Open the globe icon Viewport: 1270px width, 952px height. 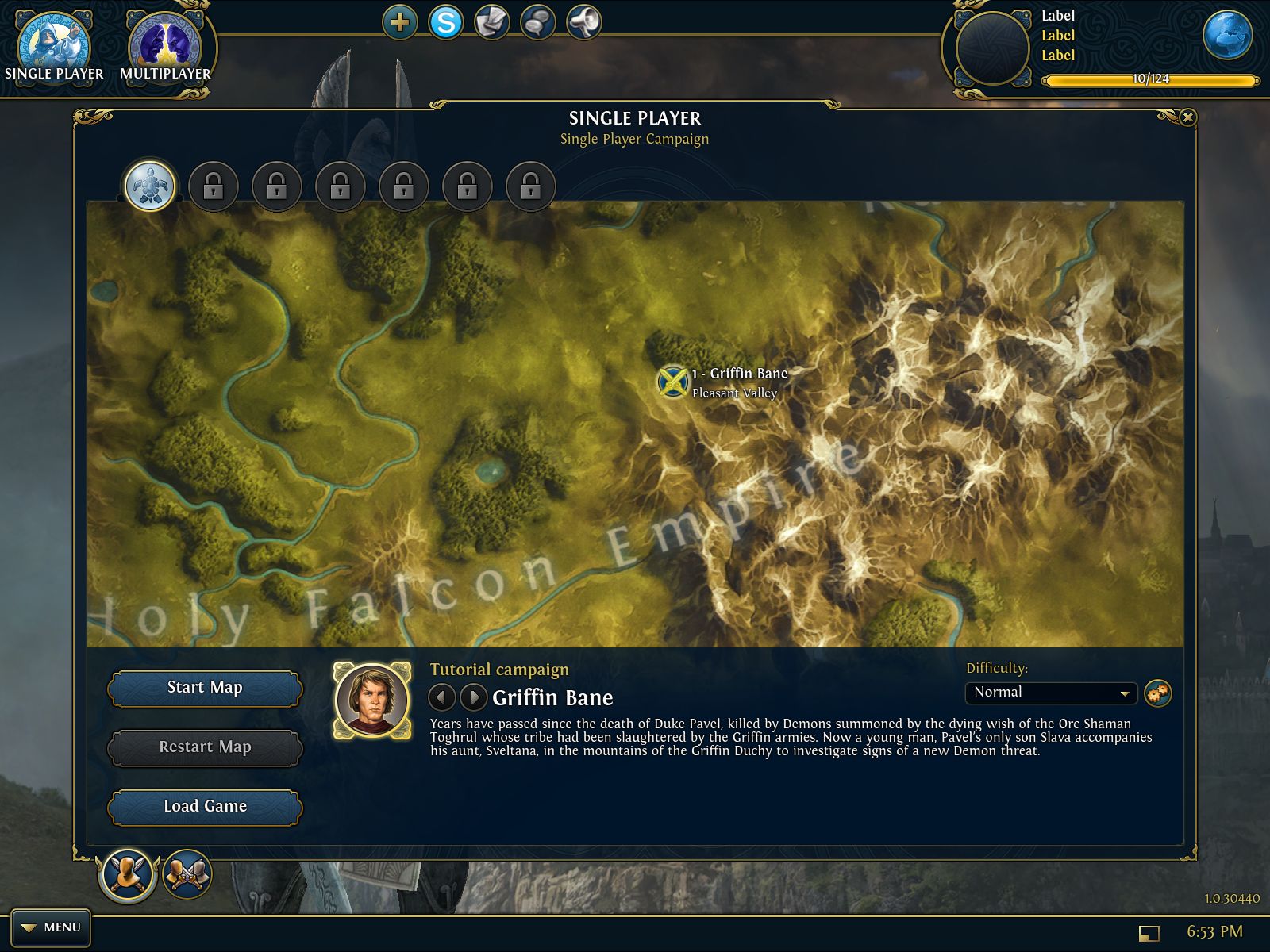tap(1226, 36)
